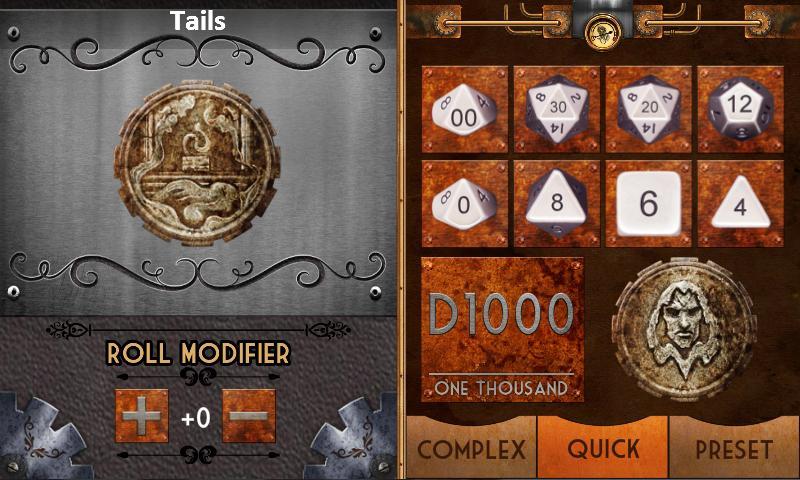This screenshot has width=800, height=480.
Task: Pick the 8-sided die
Action: tap(556, 203)
